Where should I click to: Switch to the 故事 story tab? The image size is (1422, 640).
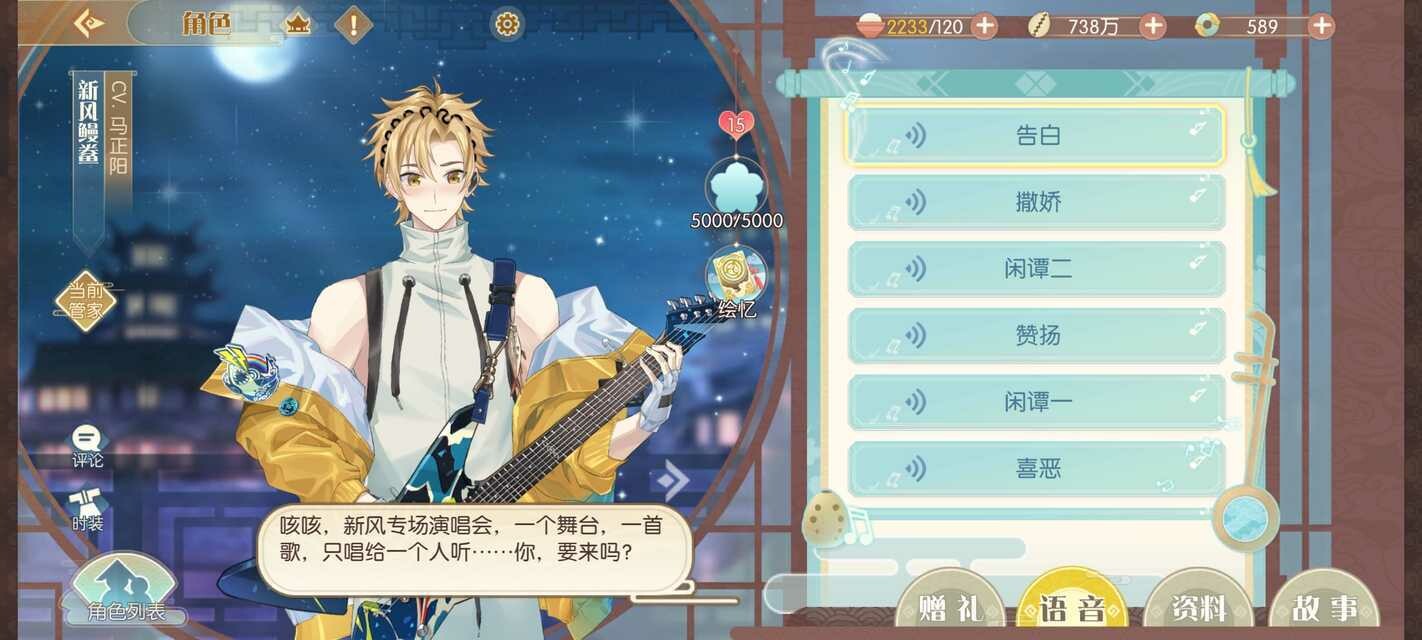point(1324,606)
